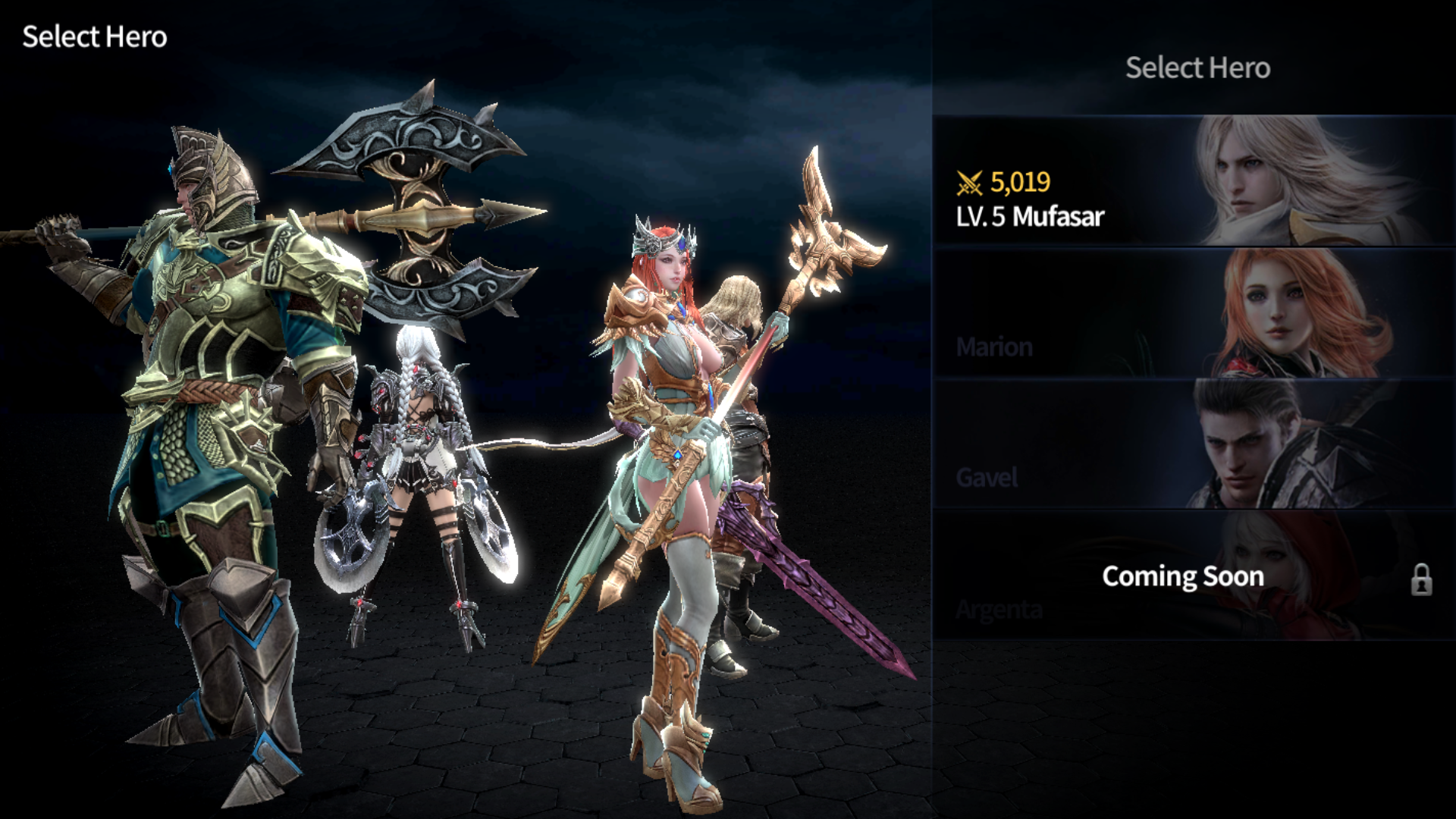The width and height of the screenshot is (1456, 819).
Task: Select the LV. 5 Mufasar hero row
Action: [x=1194, y=182]
